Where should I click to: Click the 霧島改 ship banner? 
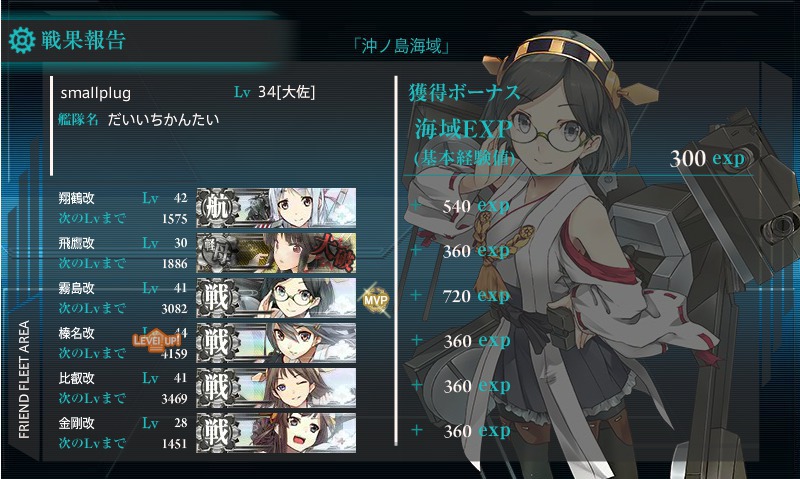276,296
